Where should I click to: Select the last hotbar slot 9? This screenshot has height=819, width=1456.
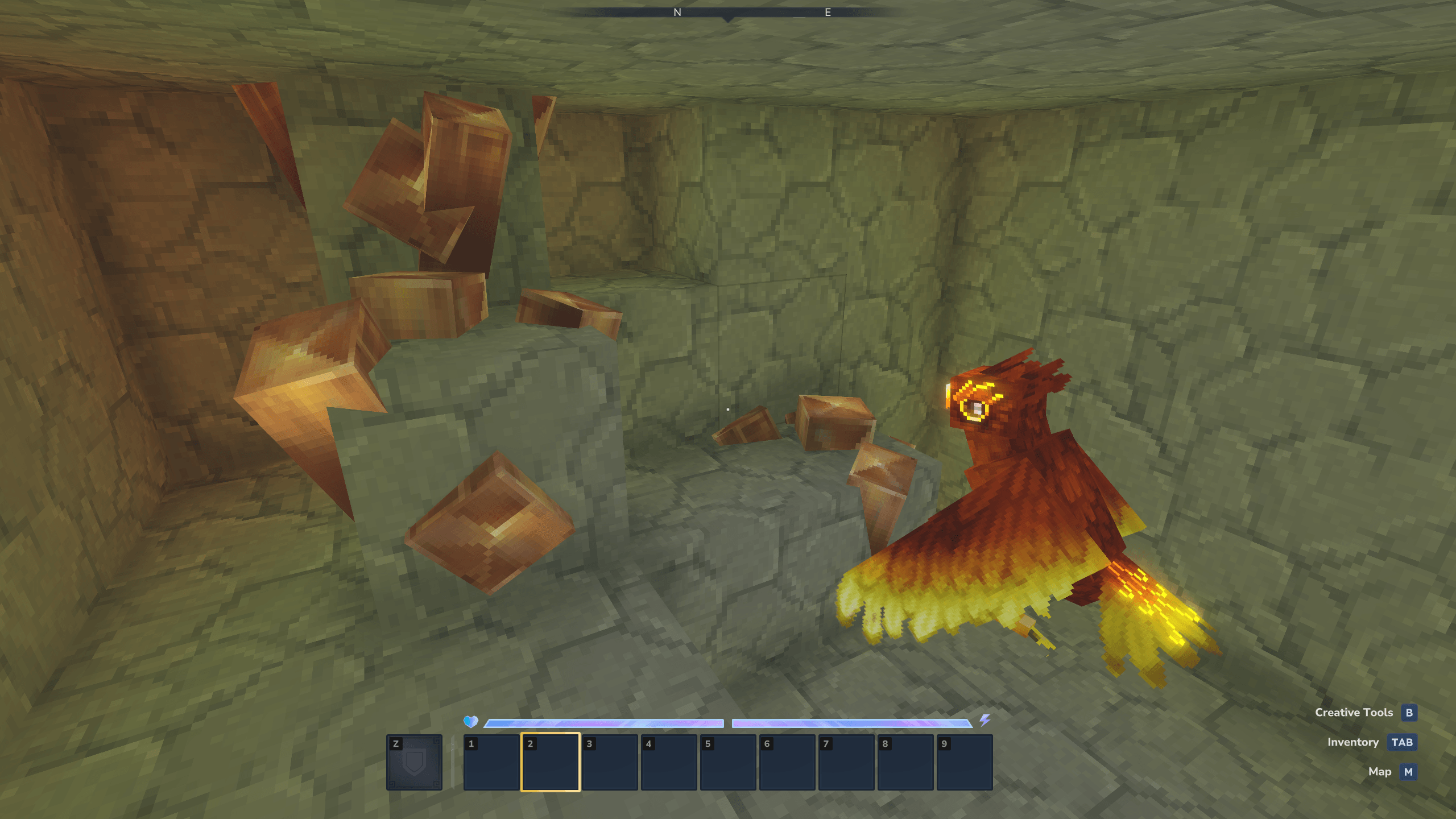[965, 762]
